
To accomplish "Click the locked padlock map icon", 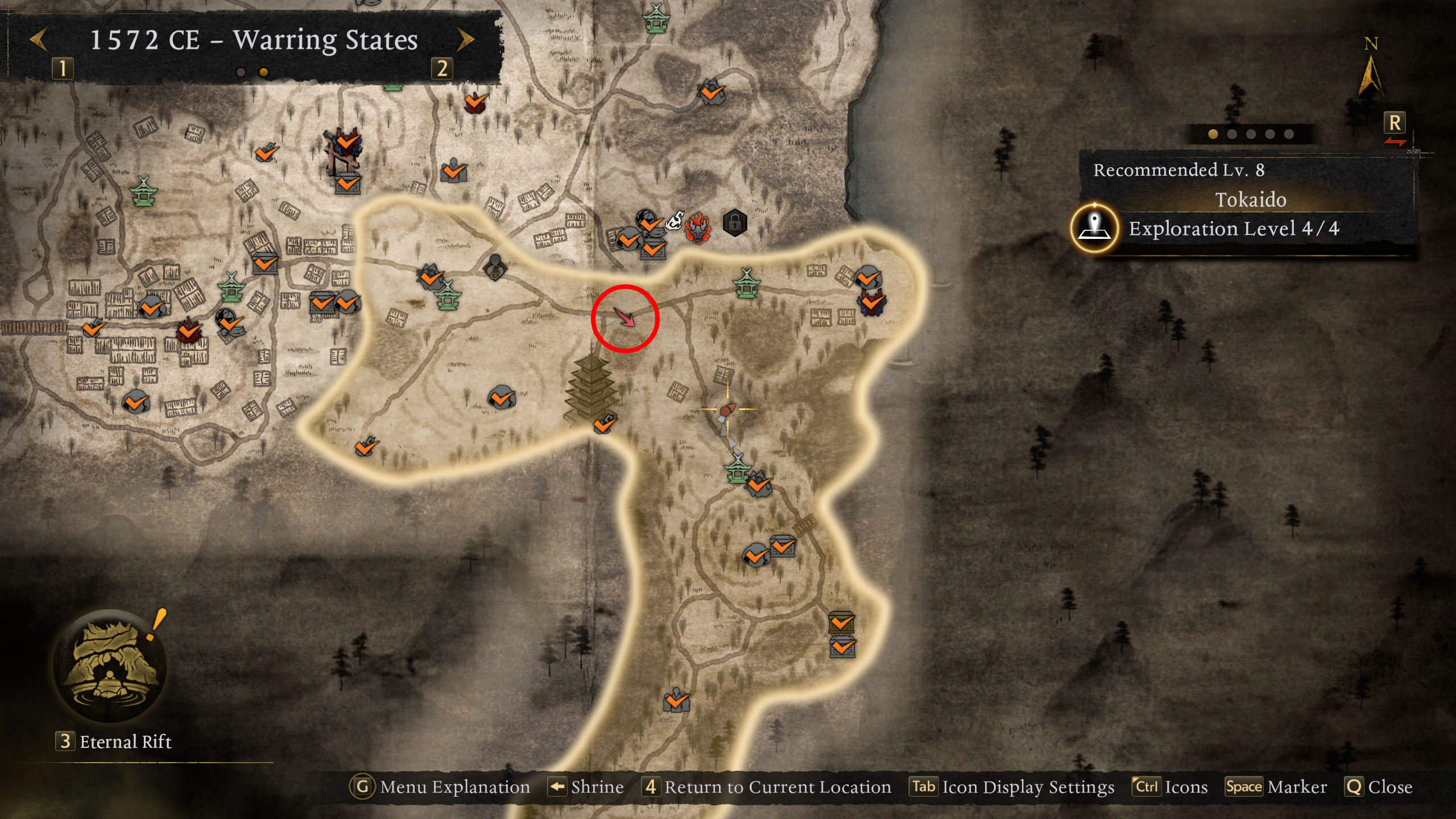I will pyautogui.click(x=735, y=222).
